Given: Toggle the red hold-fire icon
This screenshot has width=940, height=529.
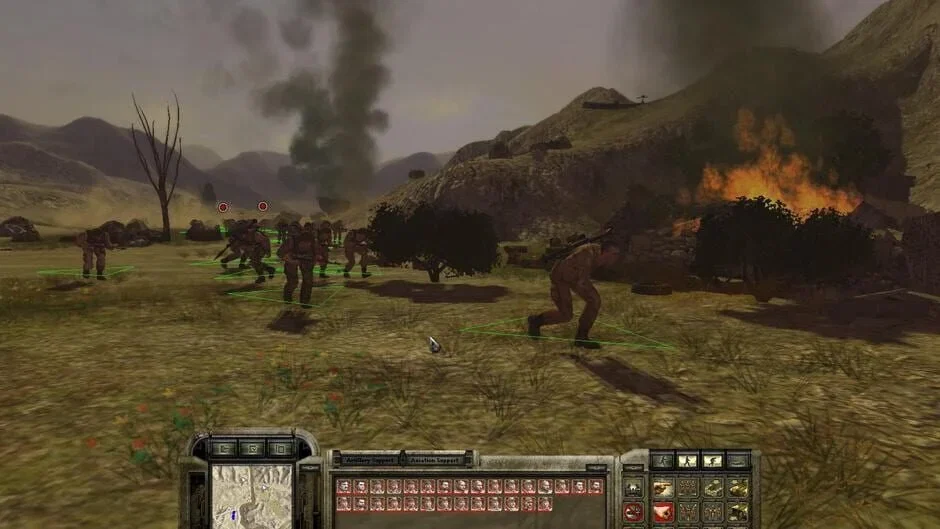Looking at the screenshot, I should (x=634, y=512).
